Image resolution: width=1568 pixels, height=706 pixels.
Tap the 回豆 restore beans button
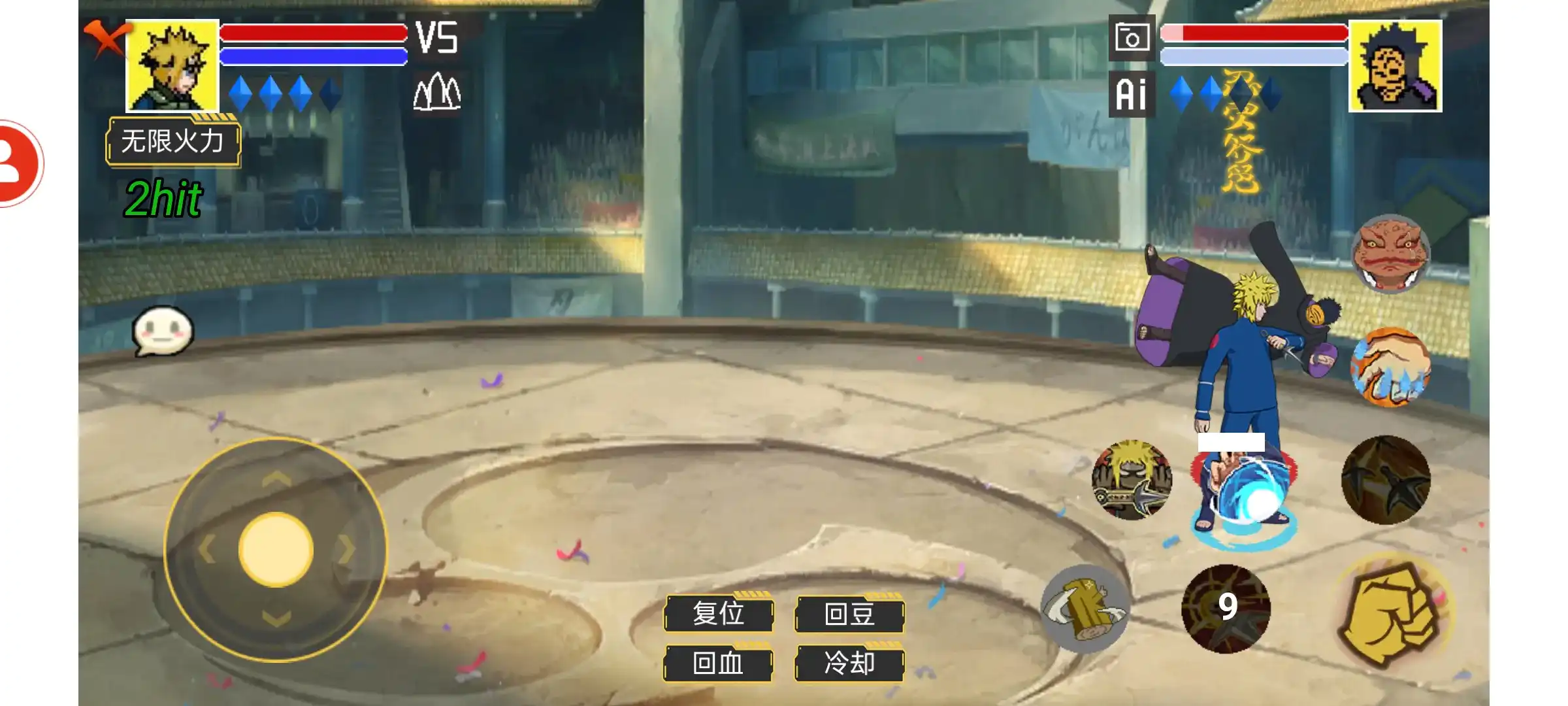(849, 614)
